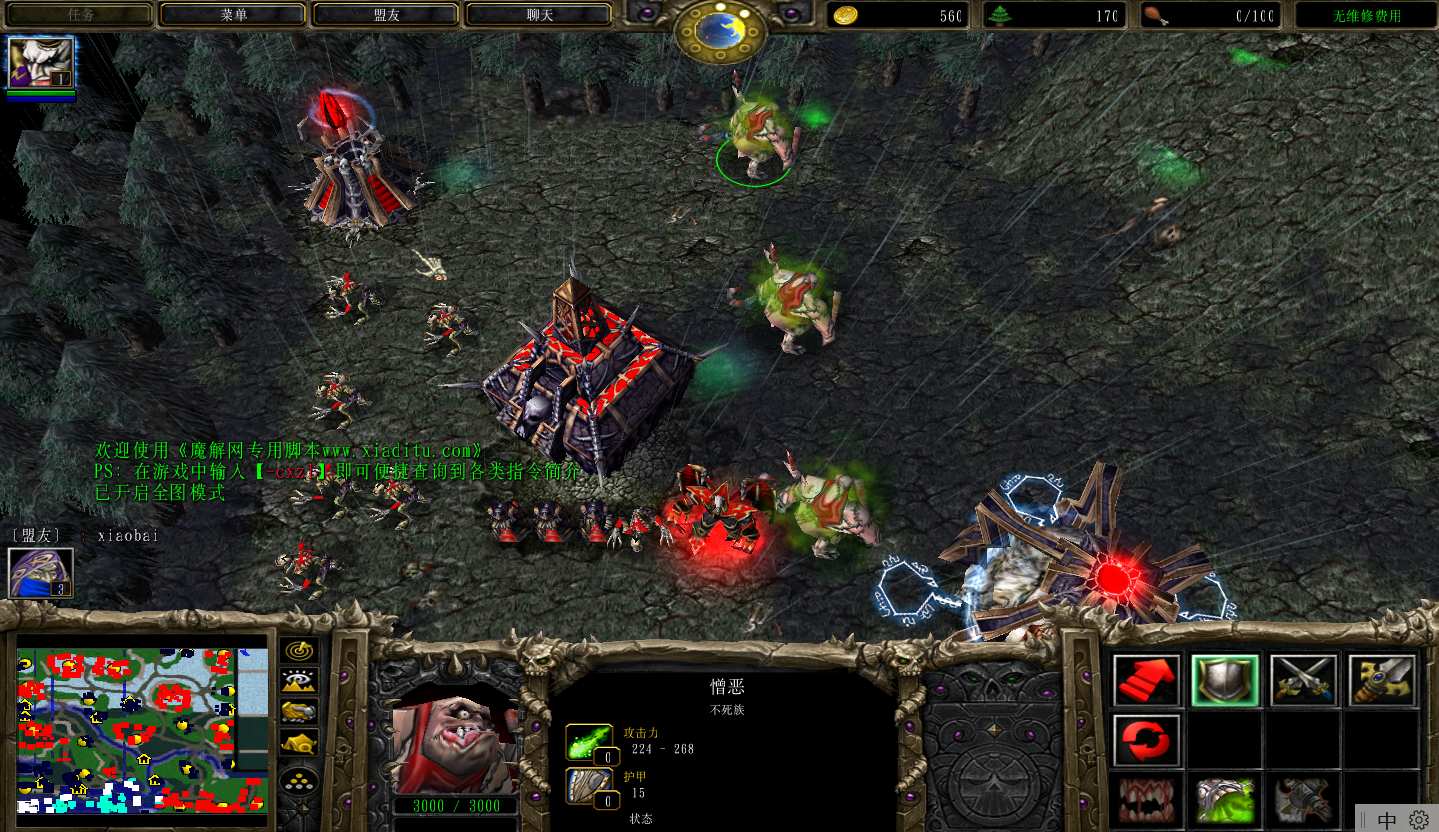Viewport: 1439px width, 832px height.
Task: Click the red circular arrows command
Action: (1146, 740)
